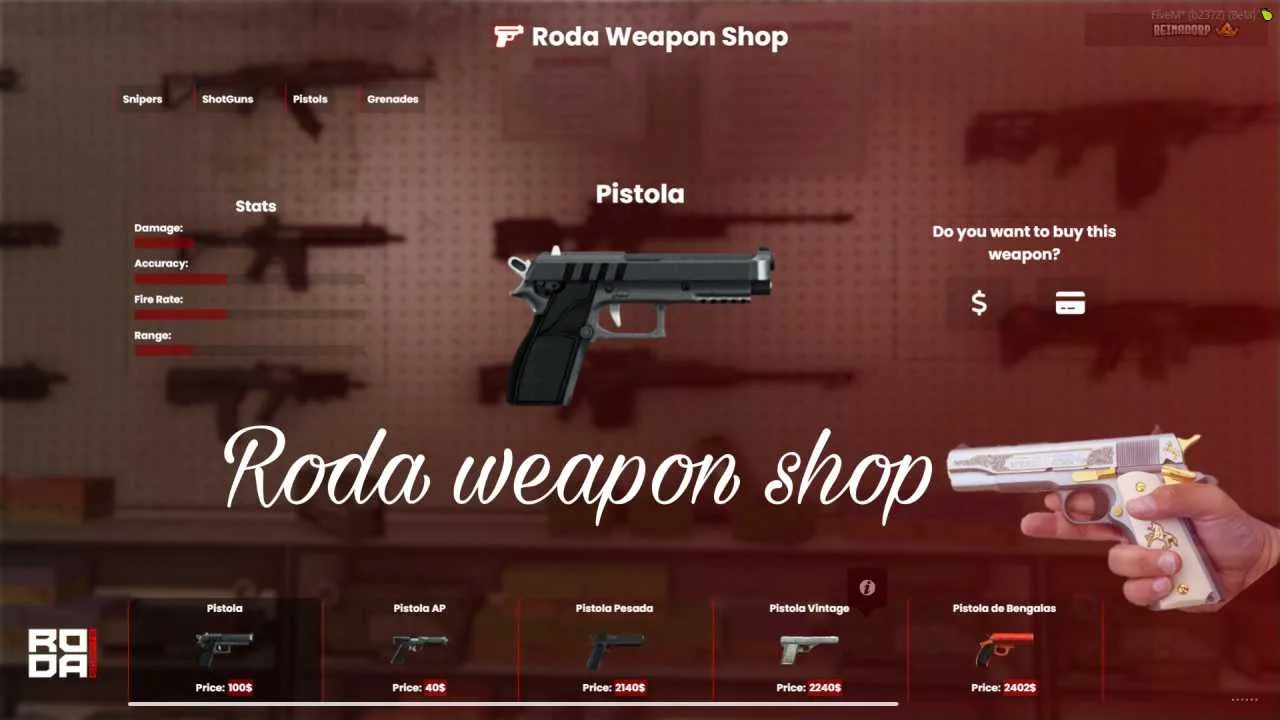The image size is (1280, 720).
Task: Click the pistol icon in shop header
Action: click(508, 37)
